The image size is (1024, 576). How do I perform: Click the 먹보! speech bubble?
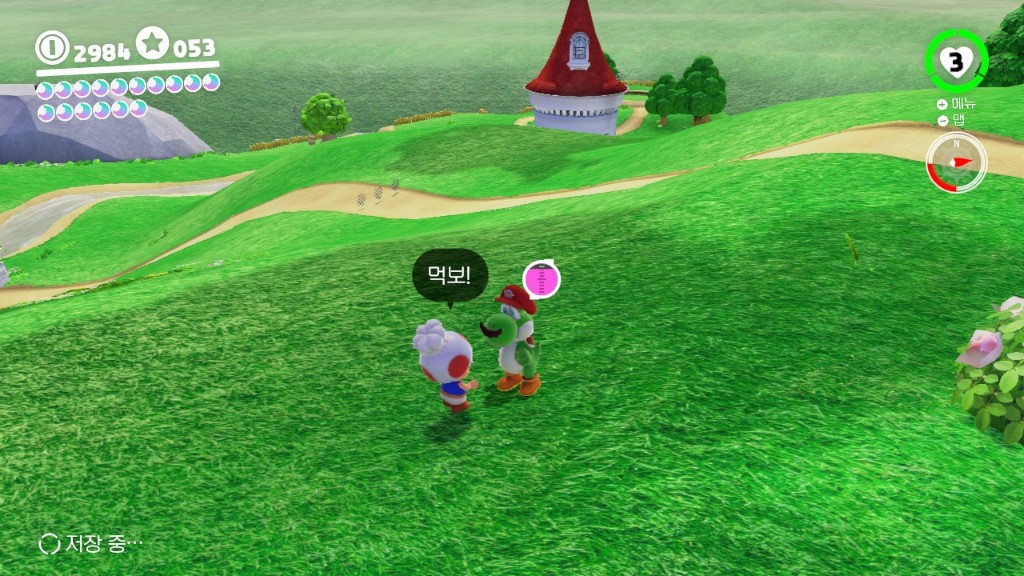coord(449,275)
